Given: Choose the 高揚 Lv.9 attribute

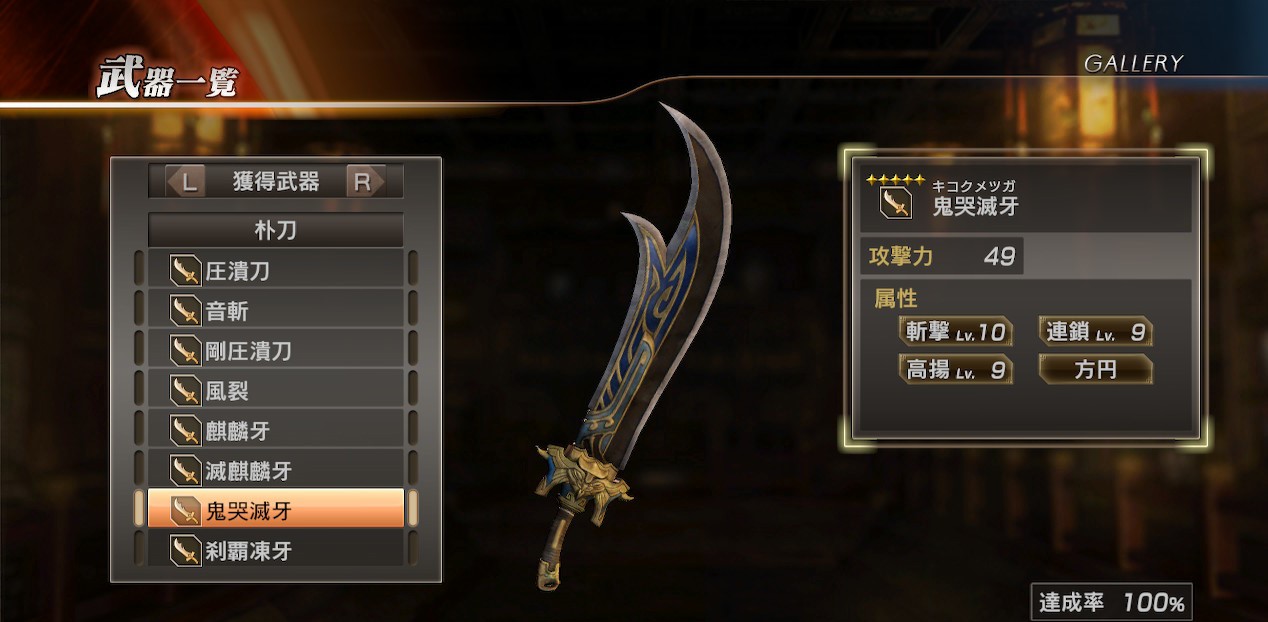Looking at the screenshot, I should pos(955,370).
